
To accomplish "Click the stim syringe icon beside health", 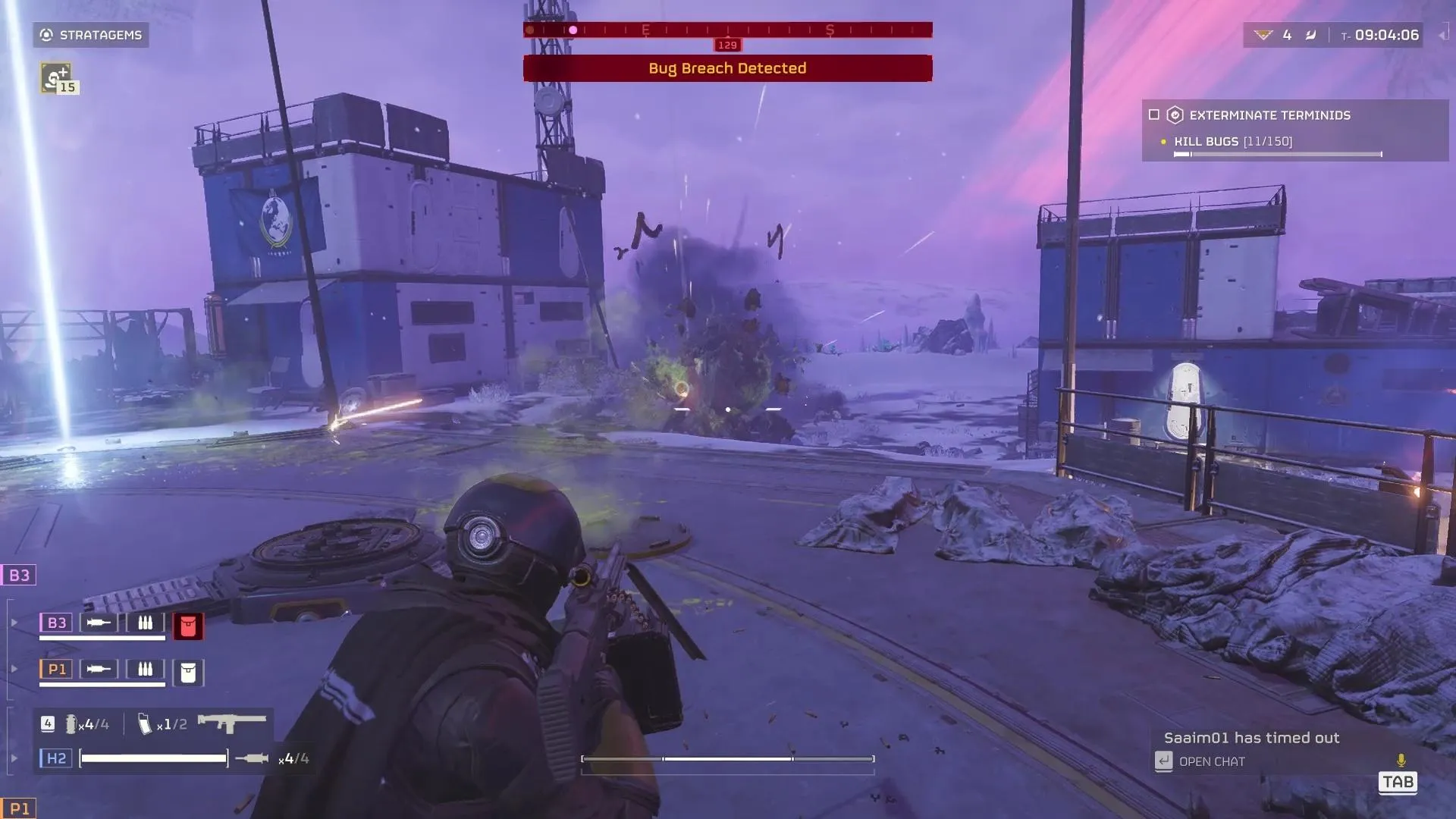I will (x=252, y=758).
